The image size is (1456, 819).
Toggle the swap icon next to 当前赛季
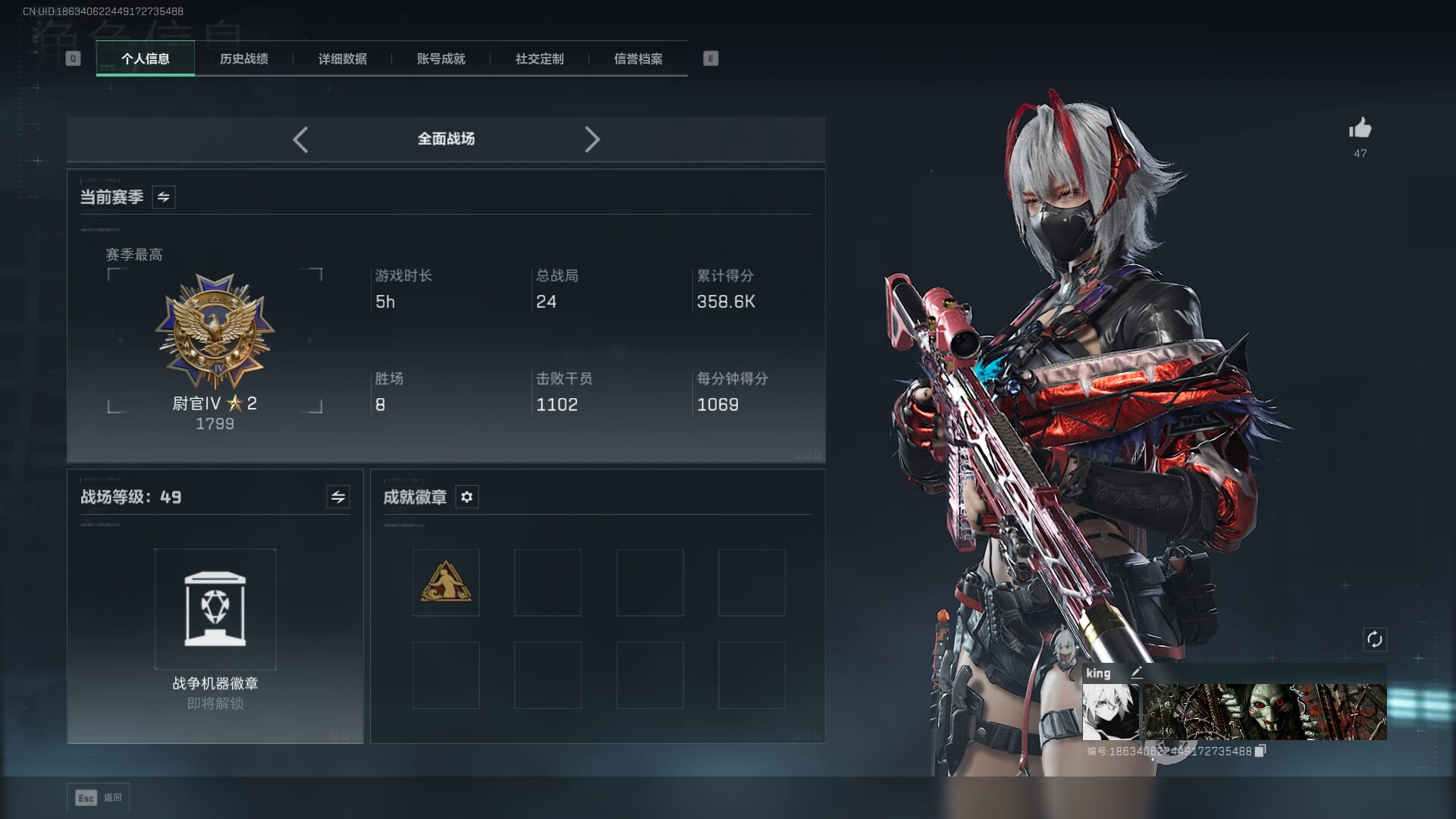pos(164,197)
